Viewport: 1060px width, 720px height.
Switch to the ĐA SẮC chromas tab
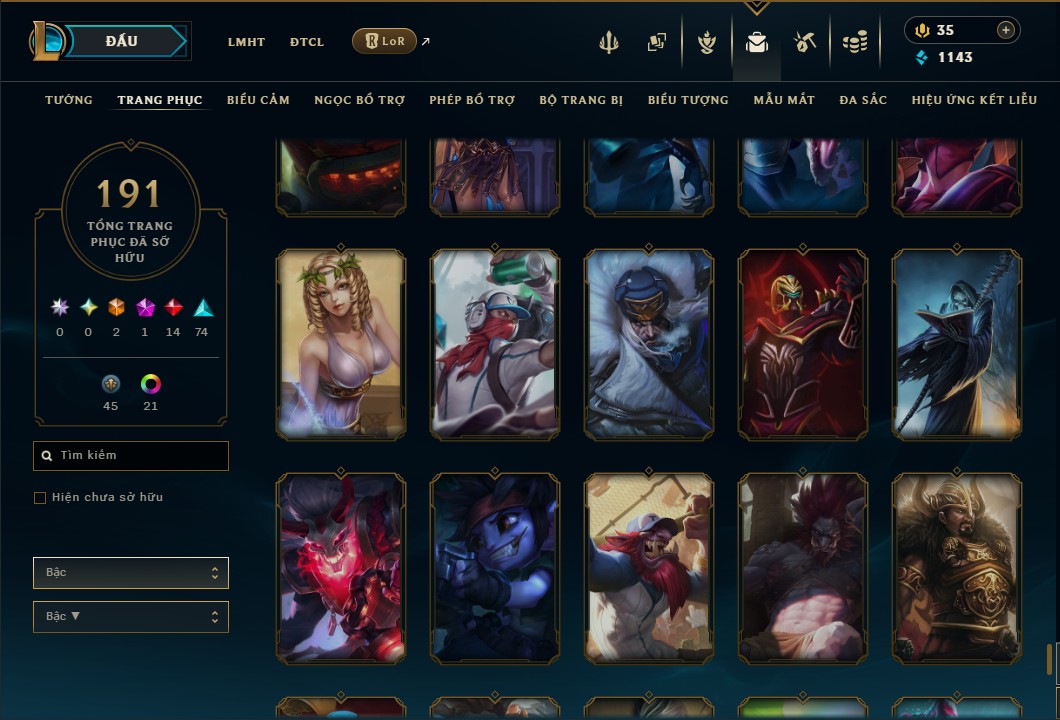pos(863,100)
